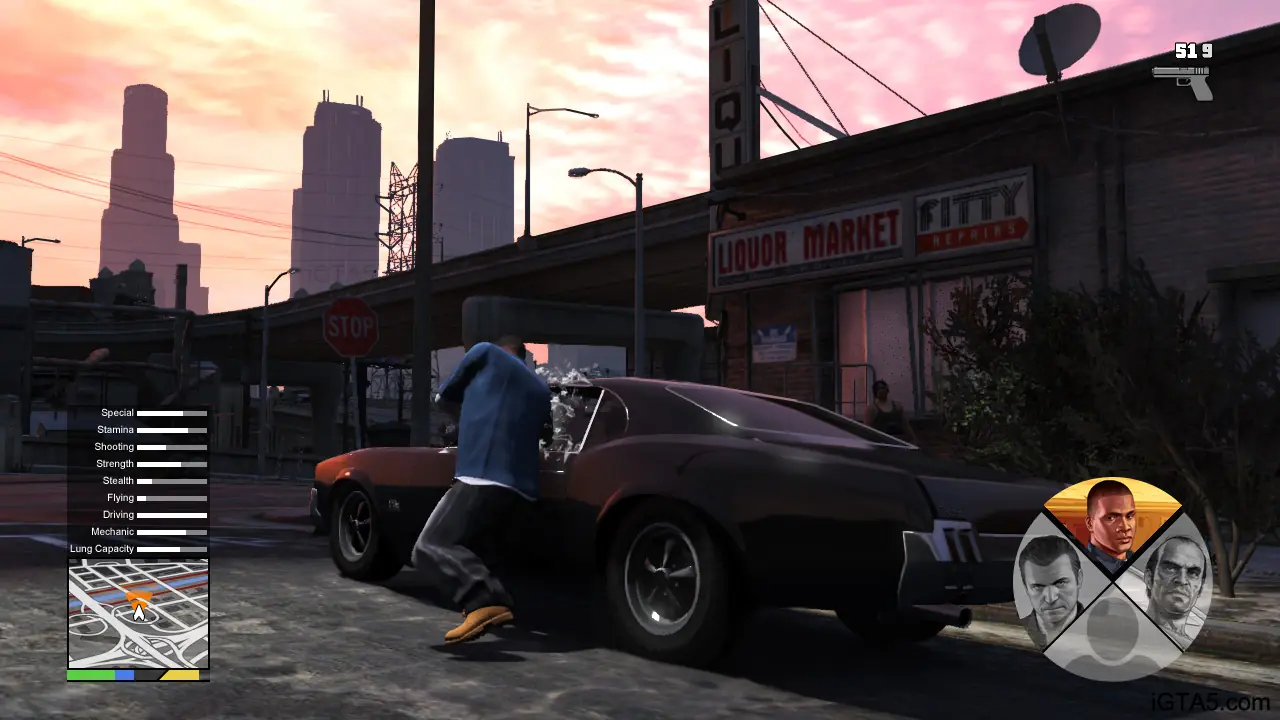Expand the minimap view
The image size is (1280, 720).
click(x=136, y=612)
